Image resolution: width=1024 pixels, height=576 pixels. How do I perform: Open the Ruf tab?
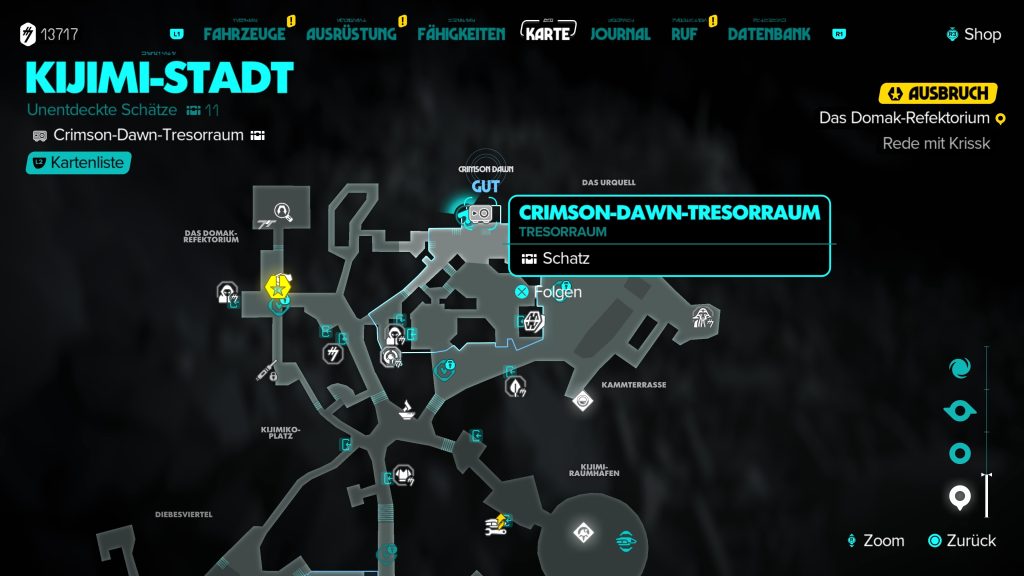pos(684,34)
